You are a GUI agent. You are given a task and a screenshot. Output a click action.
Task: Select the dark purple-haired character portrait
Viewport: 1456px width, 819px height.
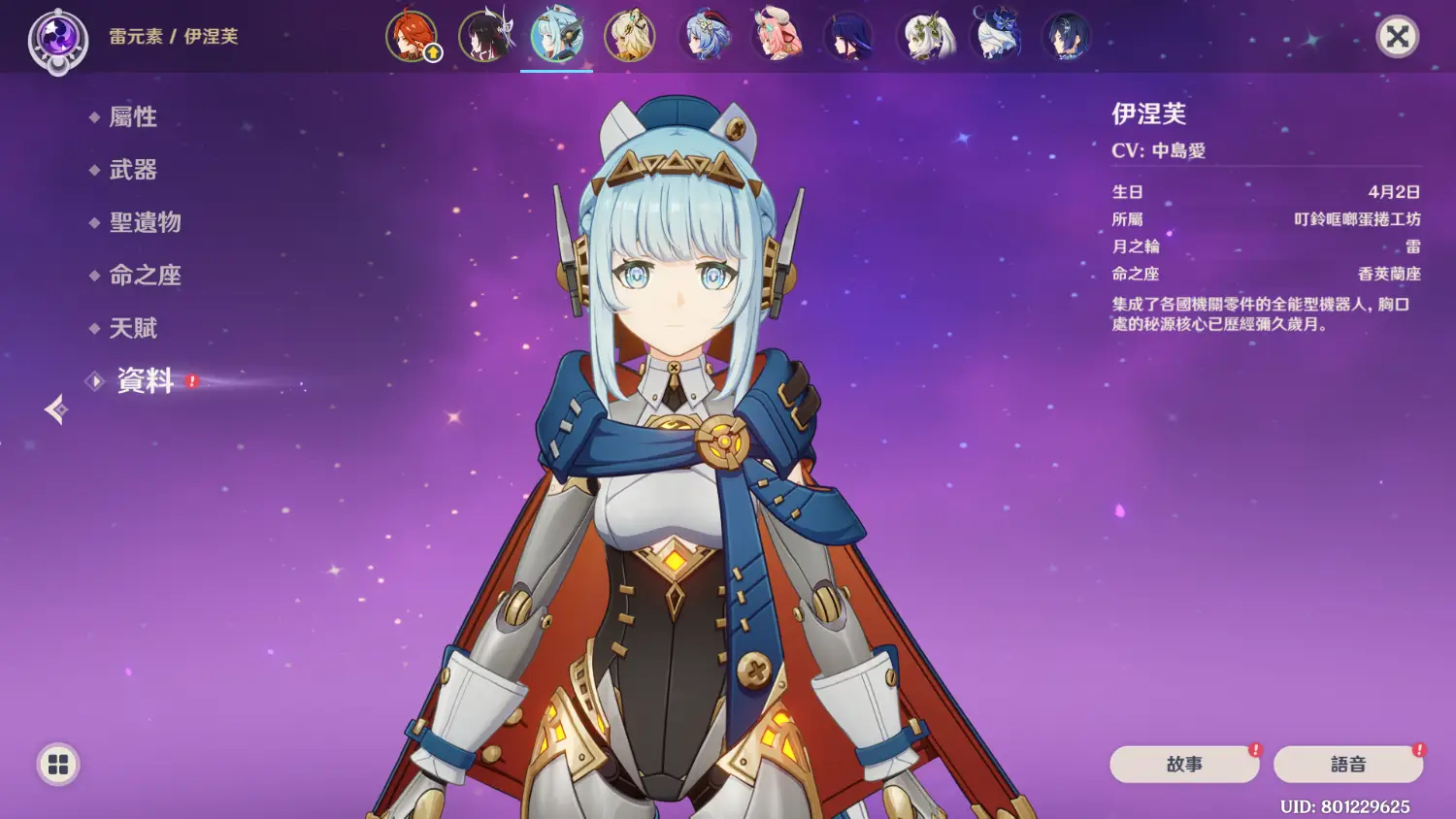(849, 37)
